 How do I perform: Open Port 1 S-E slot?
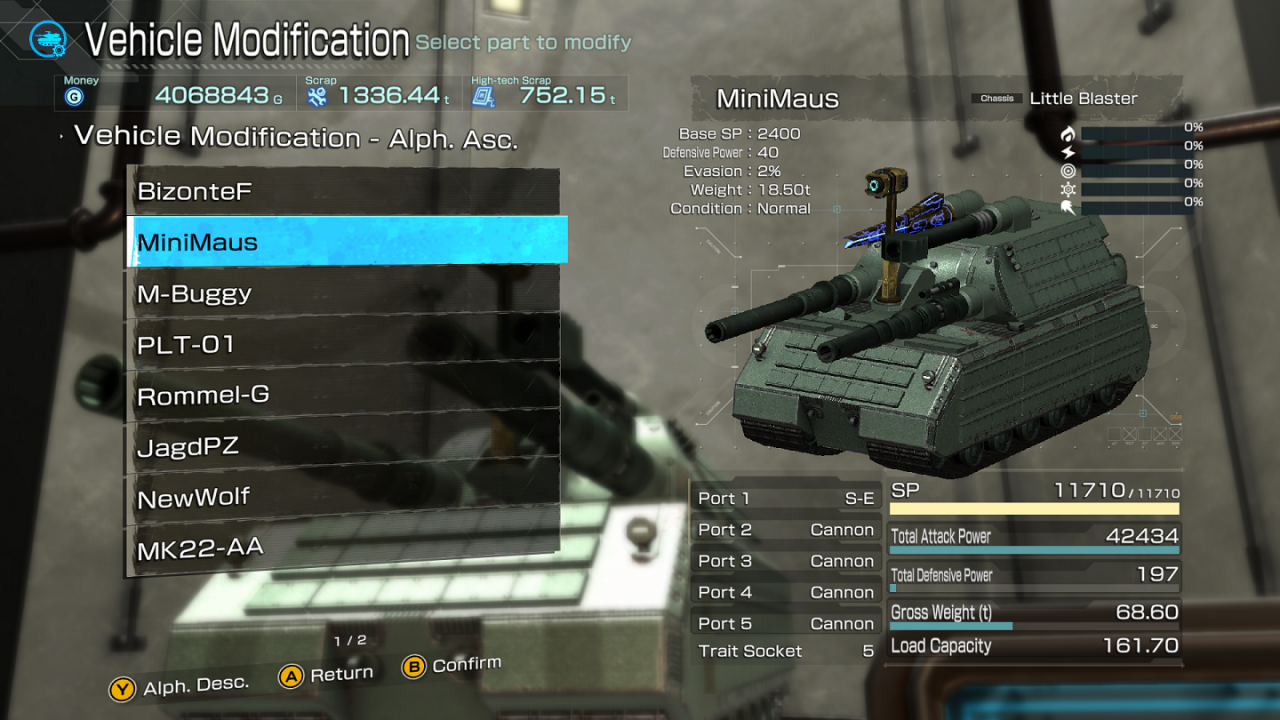(x=786, y=498)
